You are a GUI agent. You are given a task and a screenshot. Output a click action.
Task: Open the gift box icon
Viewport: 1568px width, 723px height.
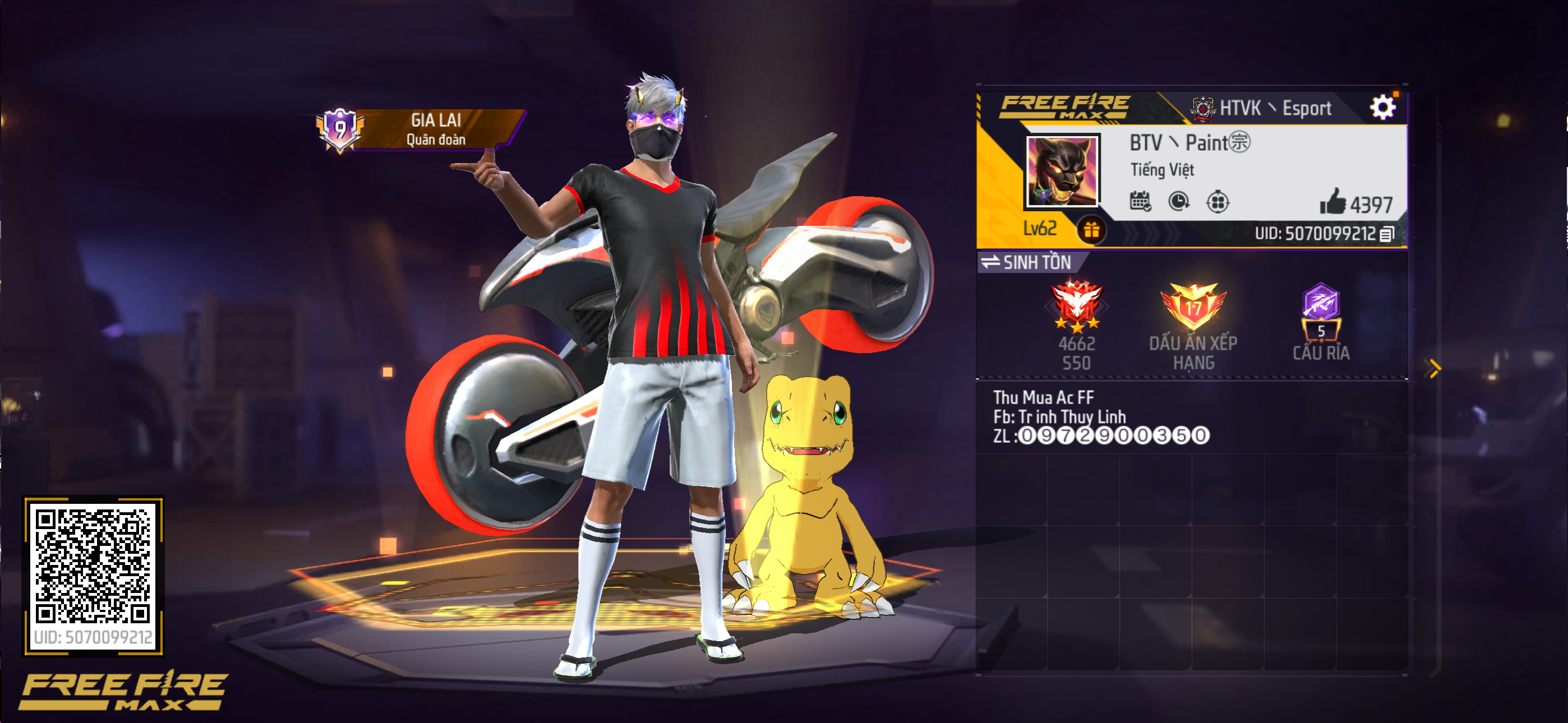tap(1091, 230)
